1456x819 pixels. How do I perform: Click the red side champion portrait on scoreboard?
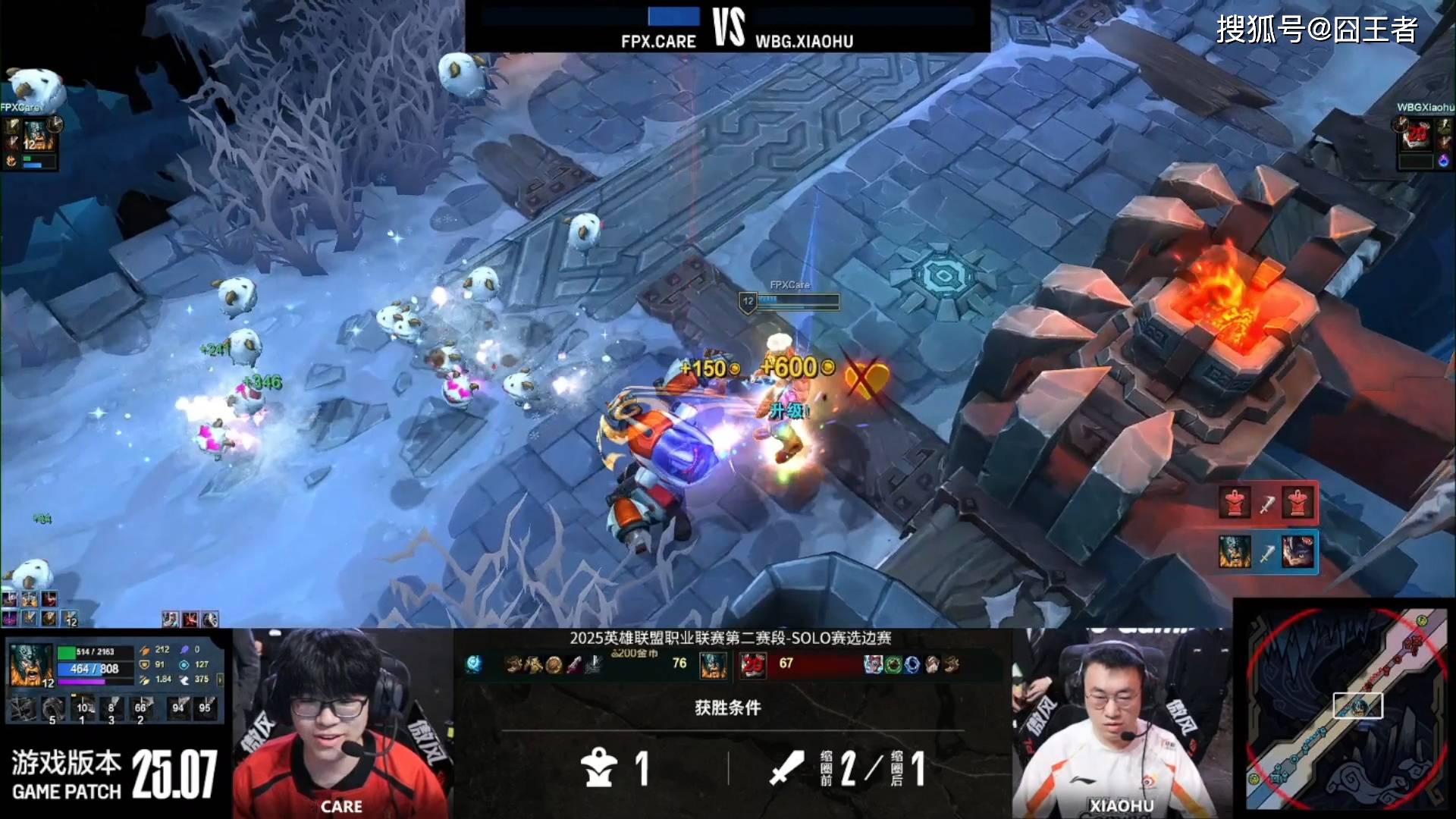click(x=752, y=665)
